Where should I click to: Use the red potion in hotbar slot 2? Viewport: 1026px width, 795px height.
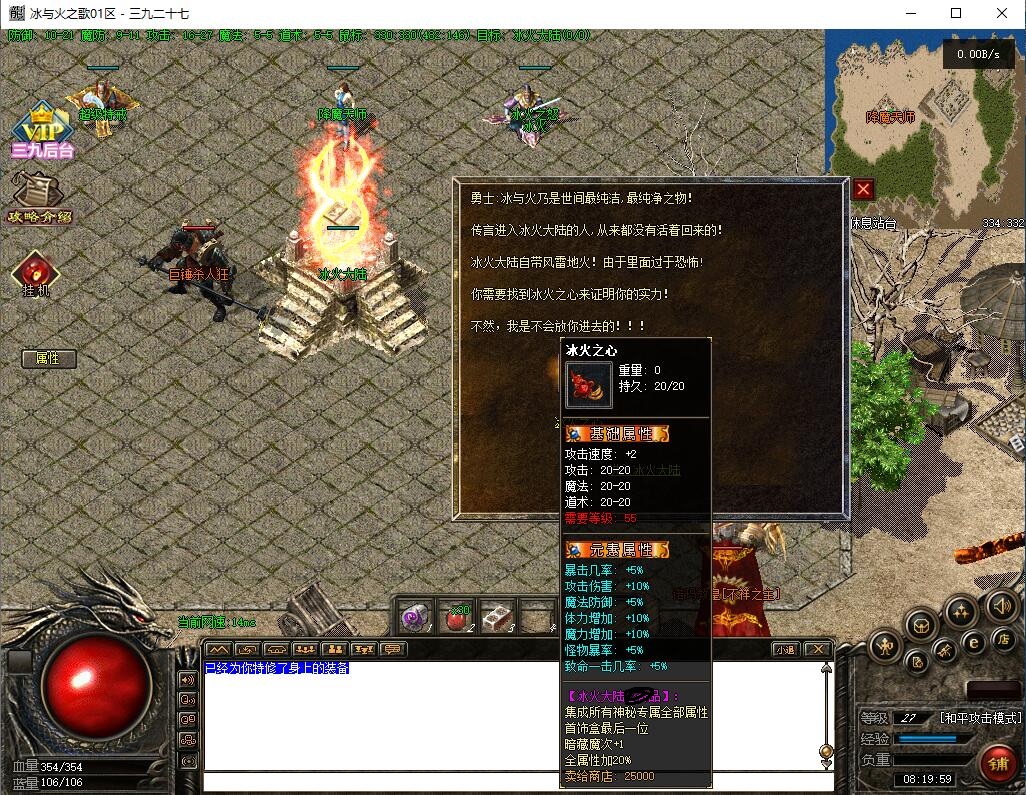pyautogui.click(x=456, y=617)
